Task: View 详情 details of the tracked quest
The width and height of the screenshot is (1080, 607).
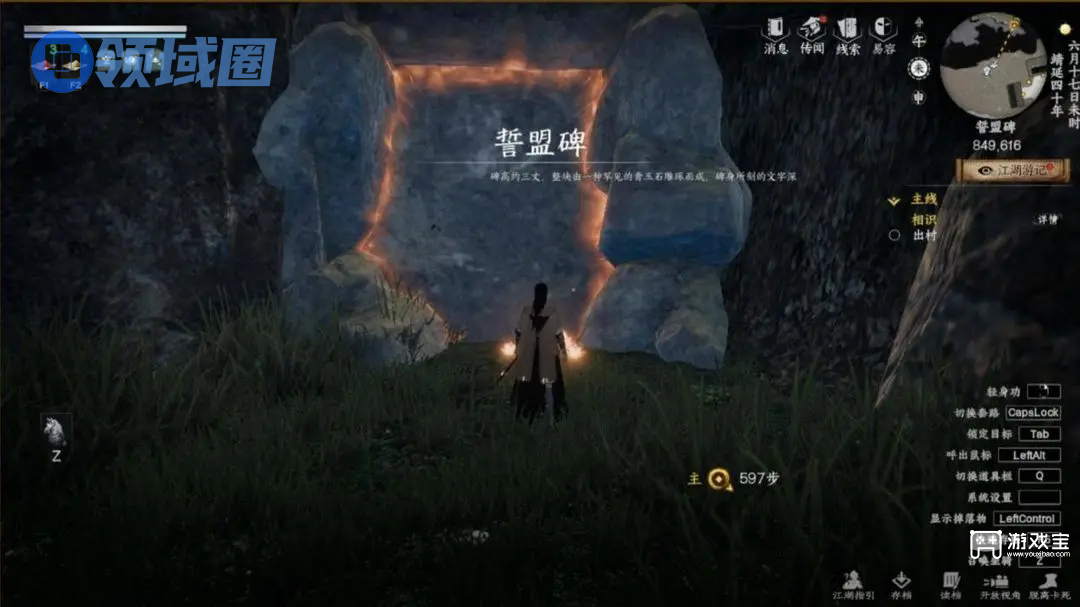Action: point(1045,219)
